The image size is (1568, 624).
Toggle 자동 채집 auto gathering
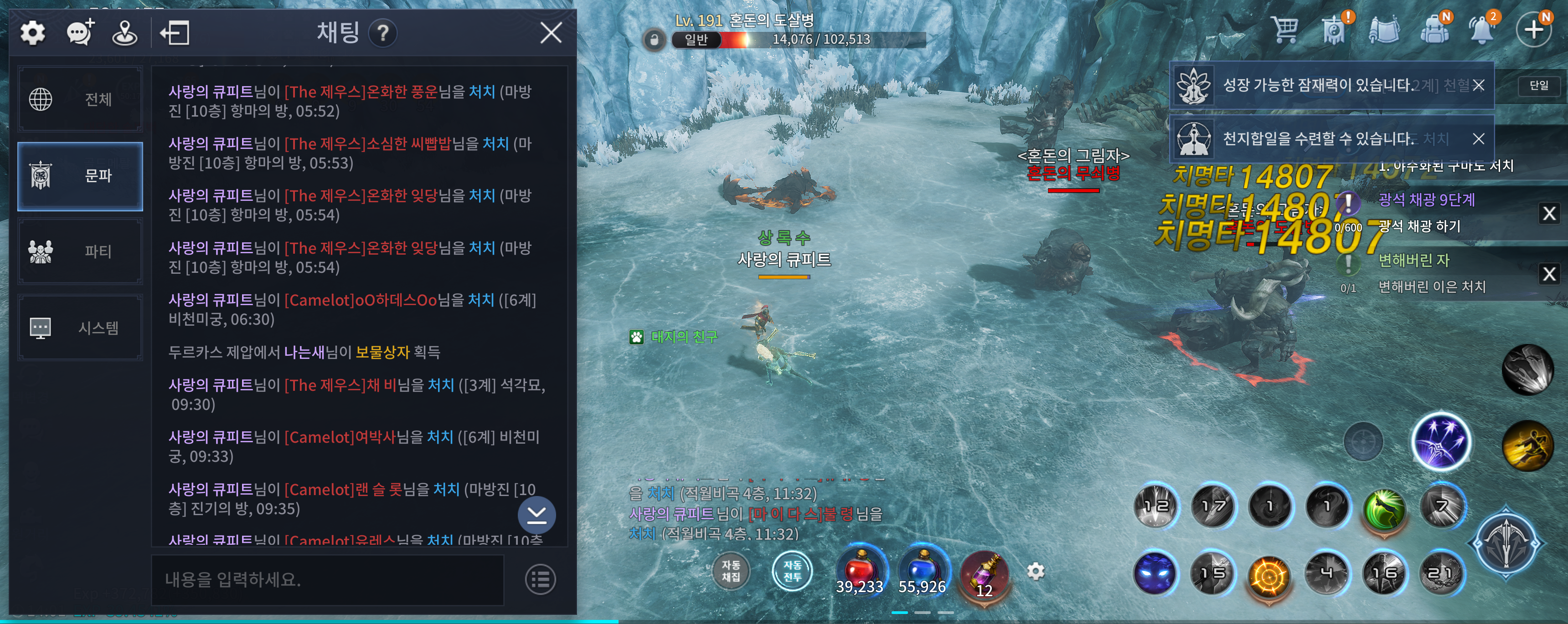click(x=730, y=570)
